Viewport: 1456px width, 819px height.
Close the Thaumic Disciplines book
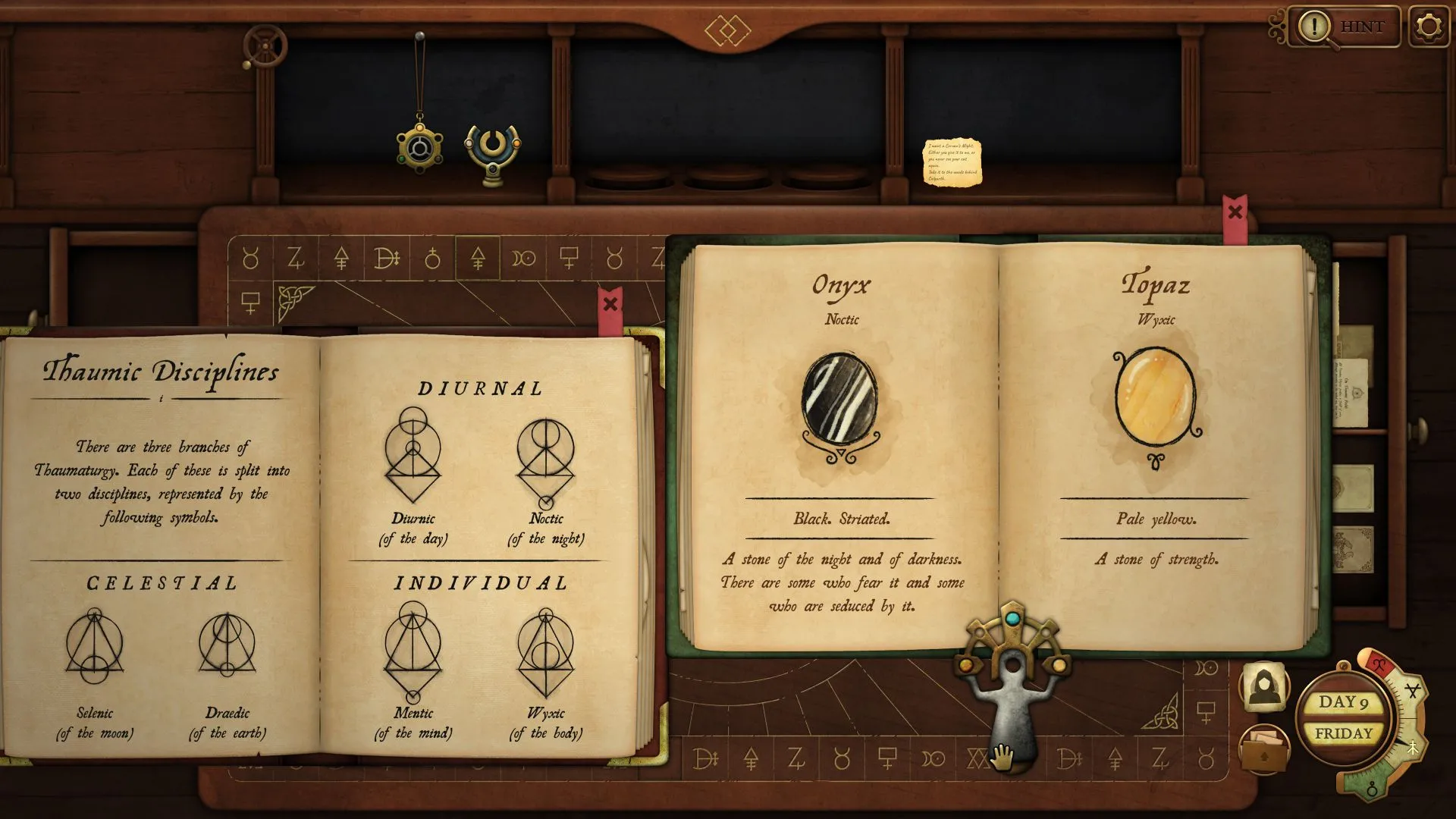pos(610,305)
